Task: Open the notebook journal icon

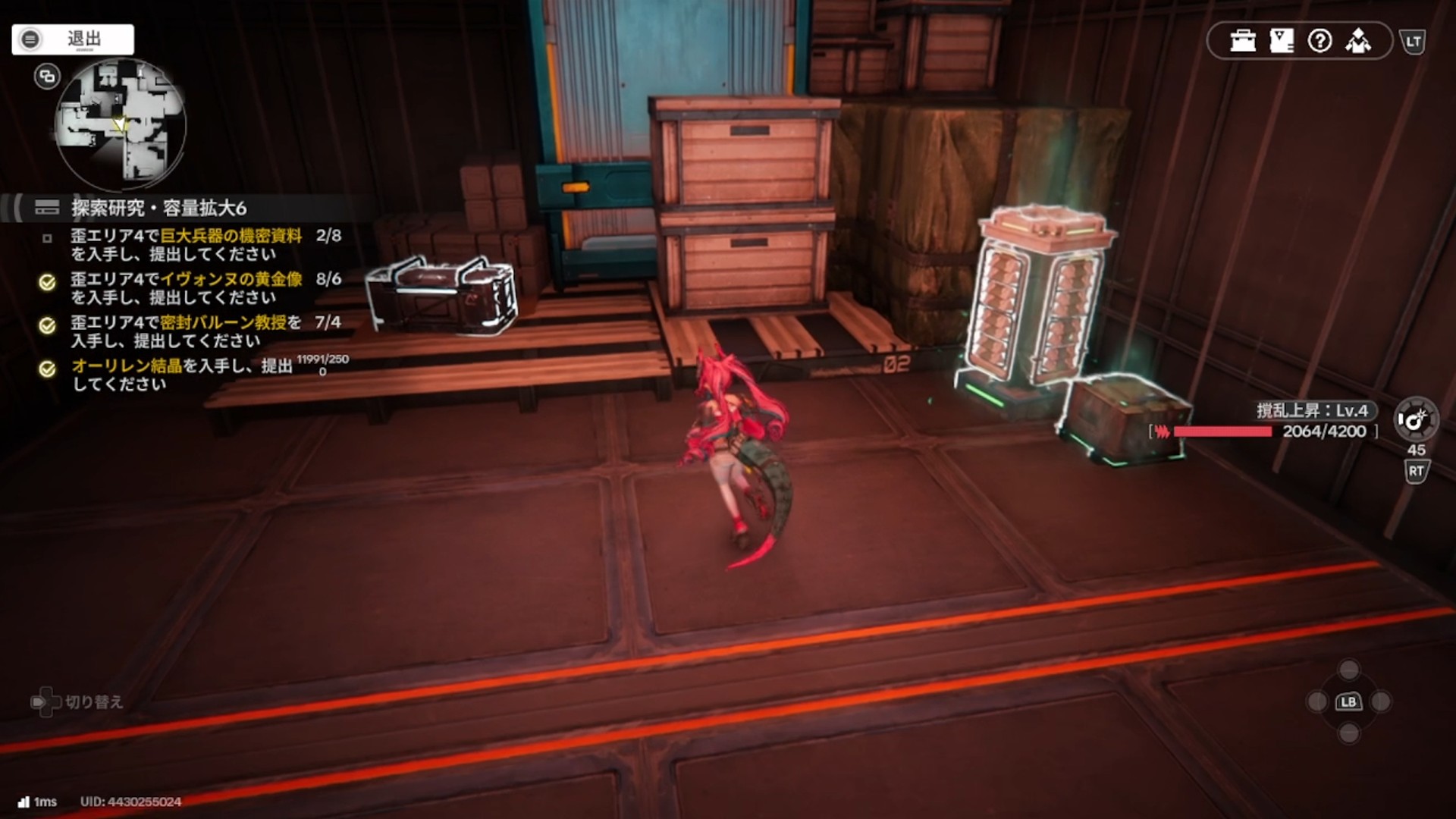Action: [x=1282, y=41]
